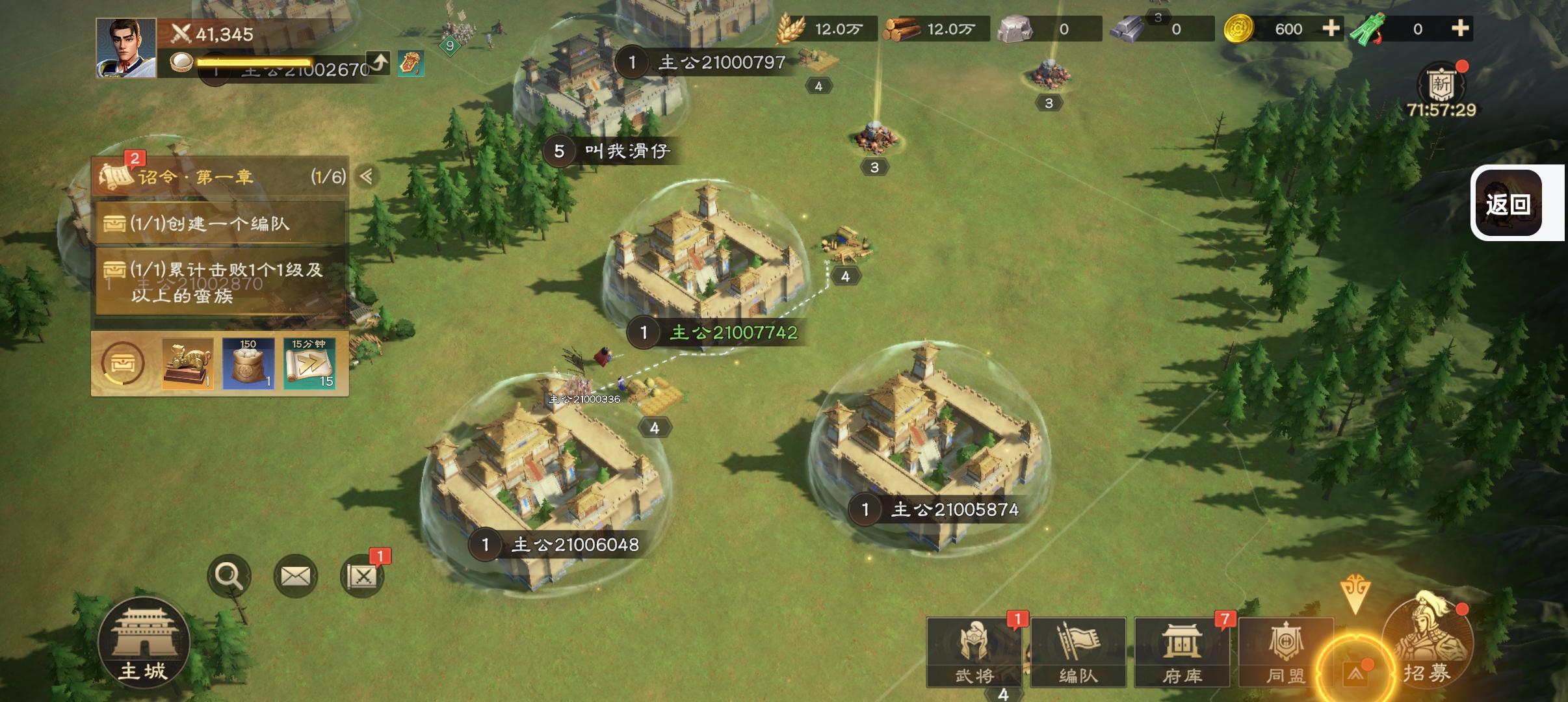
Task: Click the 返回 return button
Action: pos(1508,203)
